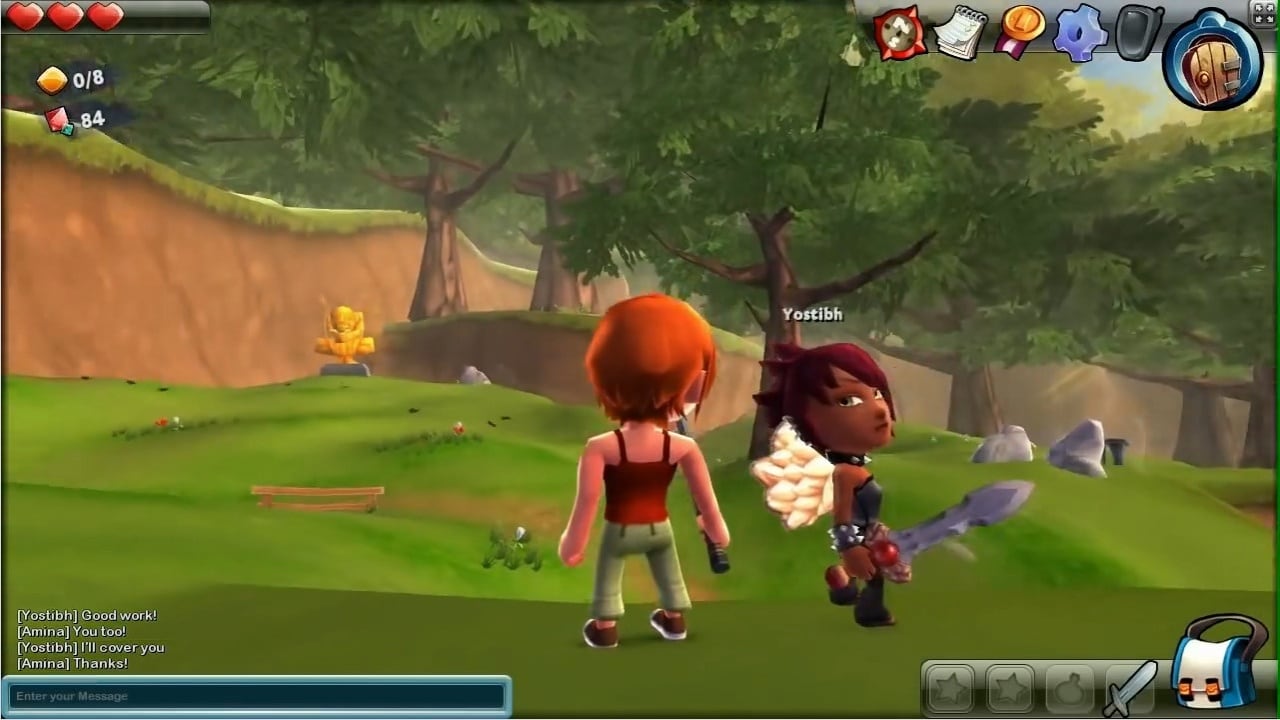Open the notepad quest journal
The image size is (1280, 720).
960,32
